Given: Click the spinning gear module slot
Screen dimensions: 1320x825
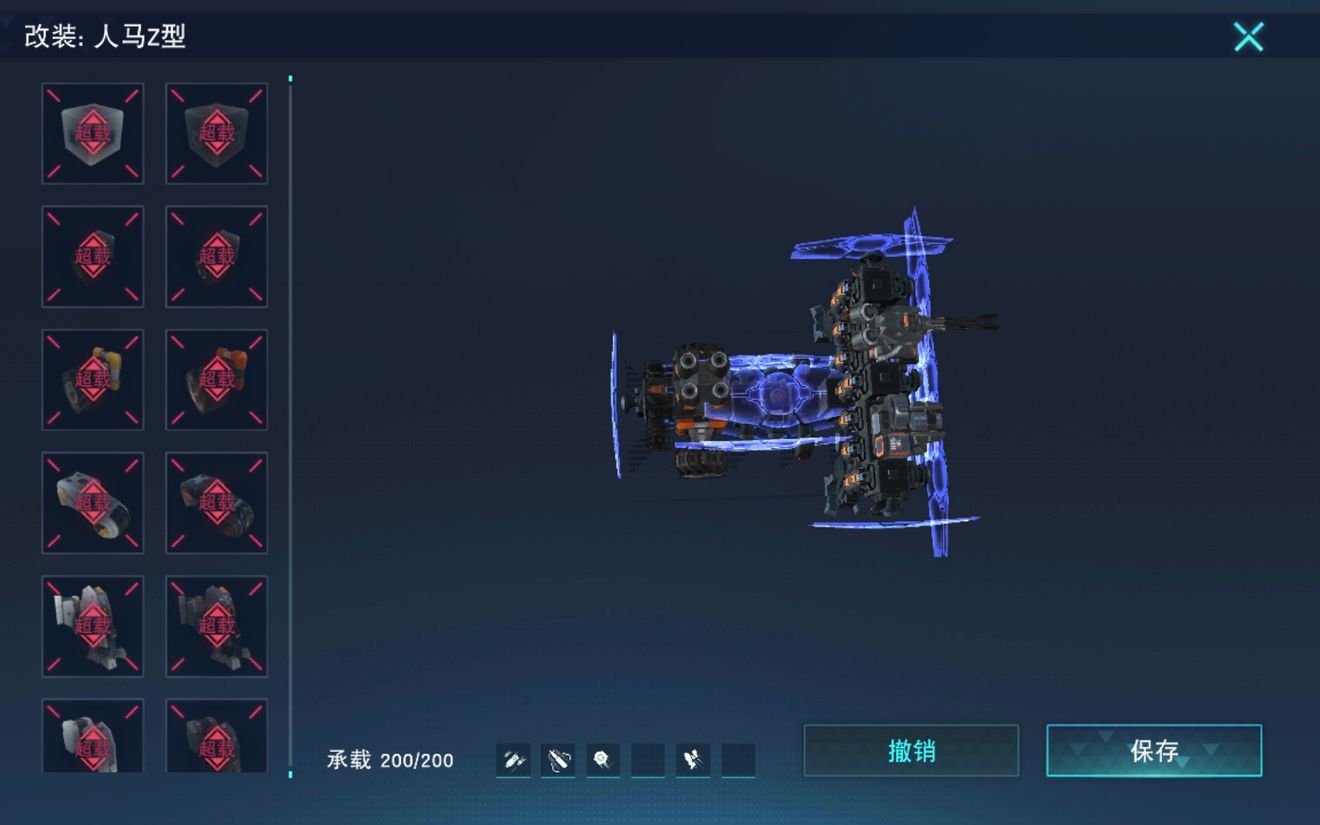Looking at the screenshot, I should click(602, 761).
